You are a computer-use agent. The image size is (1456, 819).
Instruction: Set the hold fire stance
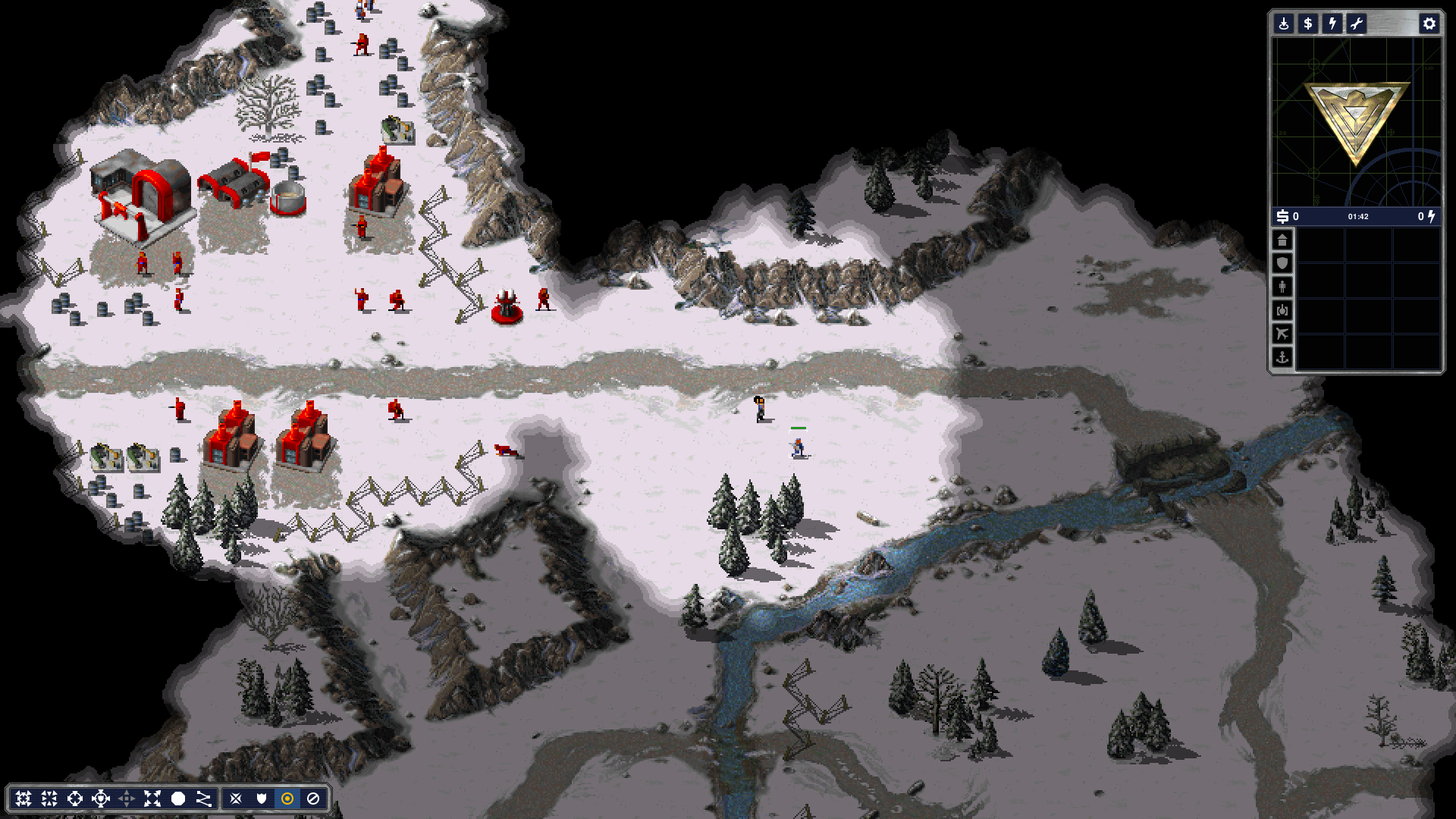tap(312, 798)
